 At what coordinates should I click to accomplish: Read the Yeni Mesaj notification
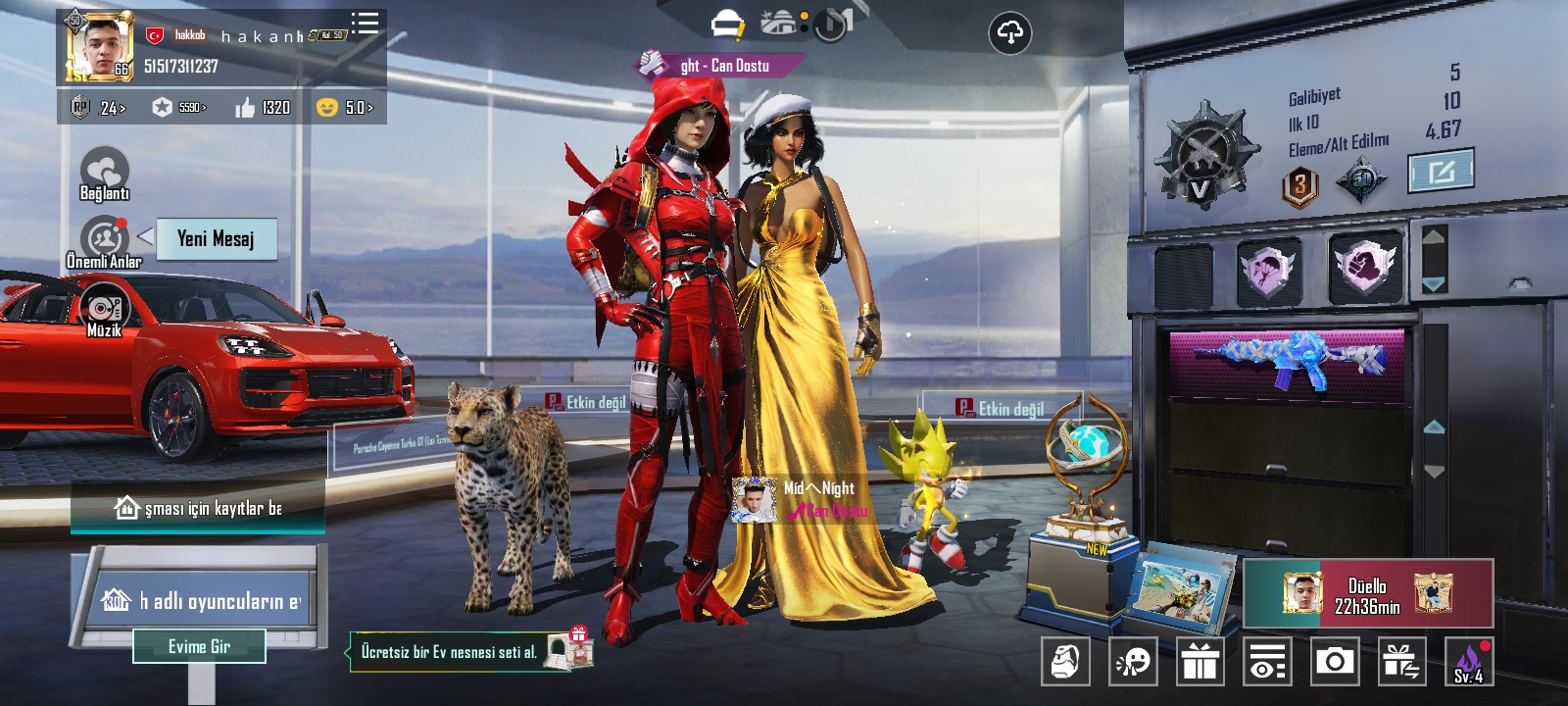point(216,238)
